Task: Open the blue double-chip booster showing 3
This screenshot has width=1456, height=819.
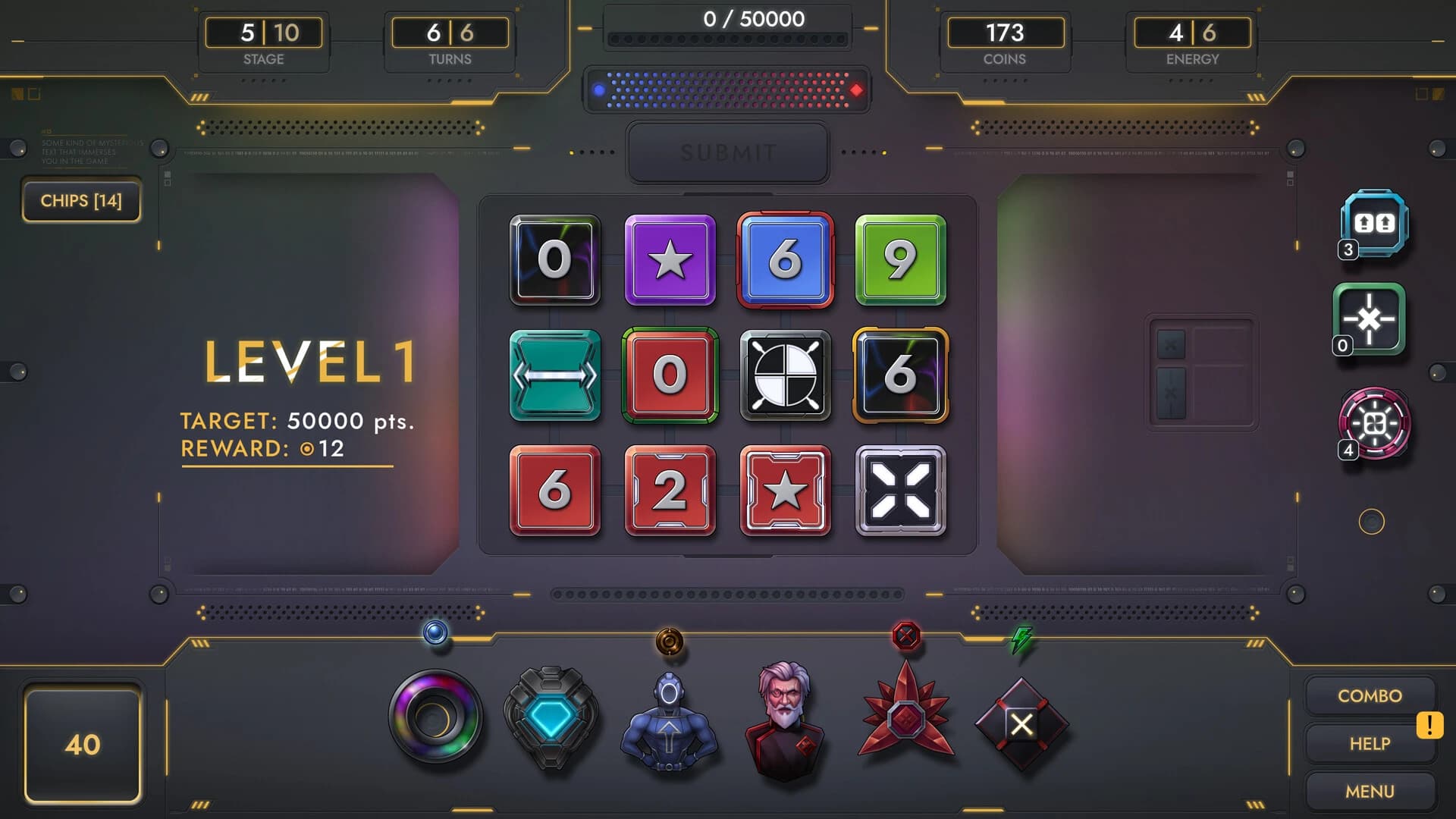Action: [1371, 225]
